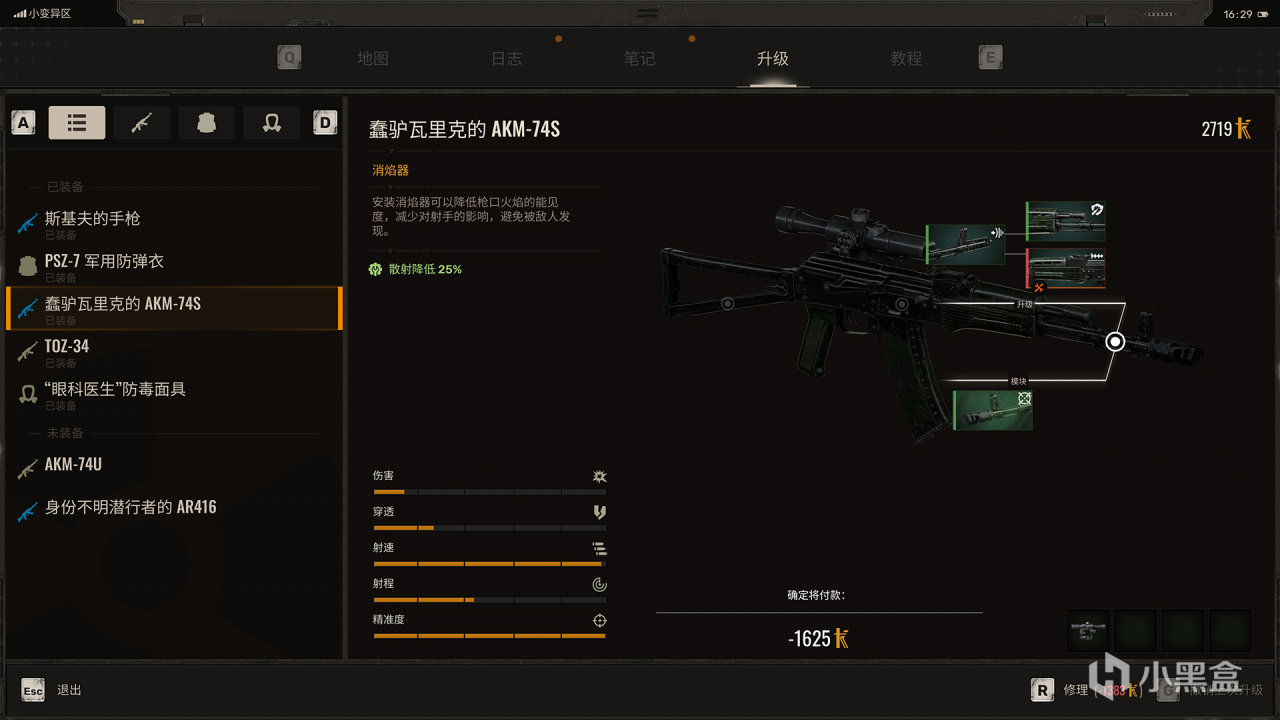Select the red-barred locked barrel upgrade
This screenshot has width=1280, height=720.
coord(1066,269)
